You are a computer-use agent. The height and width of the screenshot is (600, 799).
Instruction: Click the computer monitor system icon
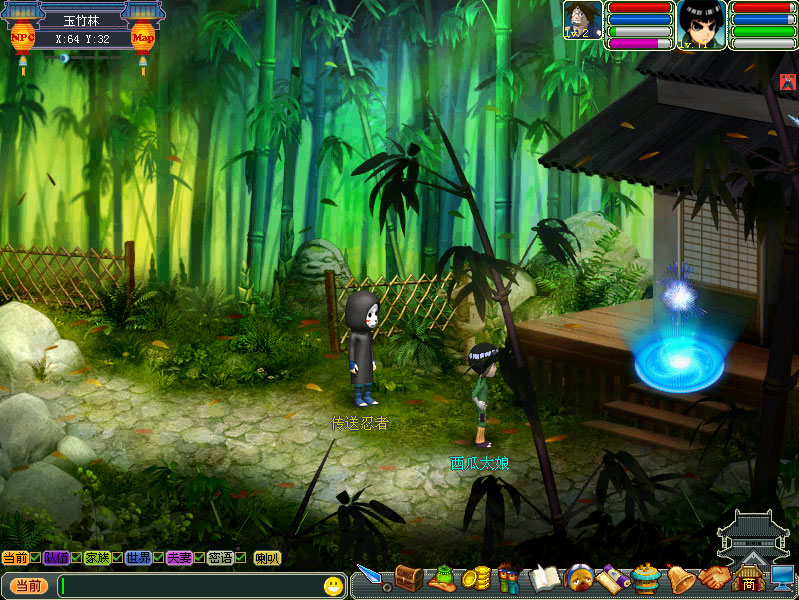click(x=782, y=579)
